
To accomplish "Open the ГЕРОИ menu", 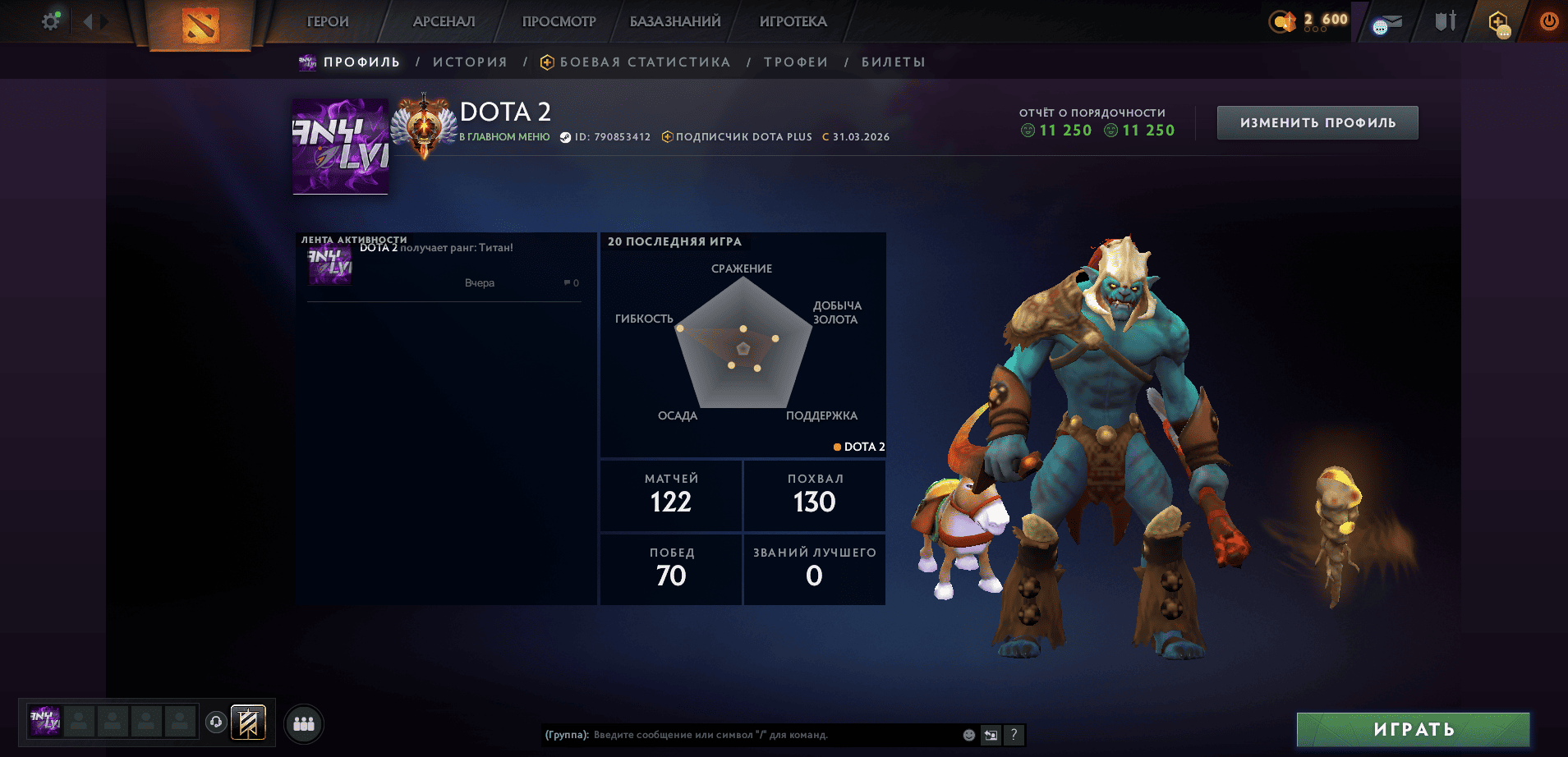I will click(x=328, y=22).
